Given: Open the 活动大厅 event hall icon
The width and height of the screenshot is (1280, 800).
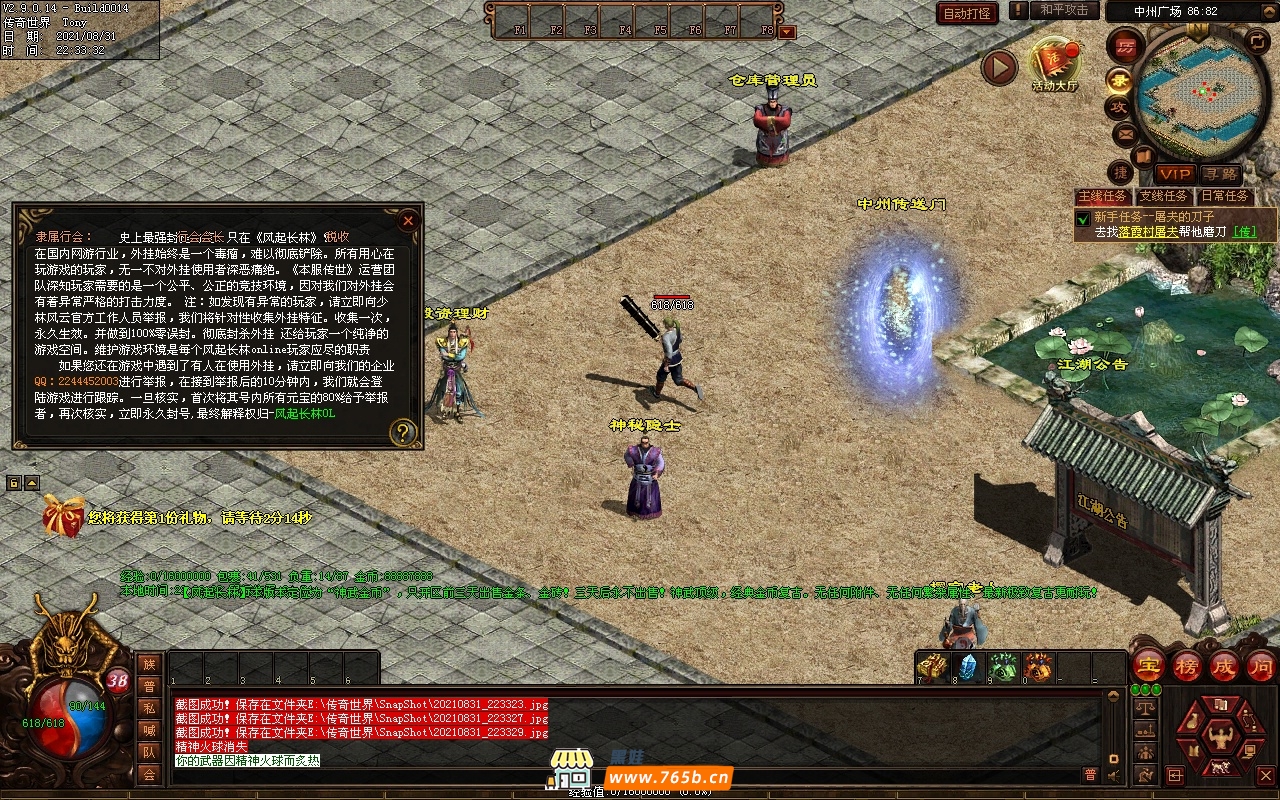Looking at the screenshot, I should (1055, 62).
